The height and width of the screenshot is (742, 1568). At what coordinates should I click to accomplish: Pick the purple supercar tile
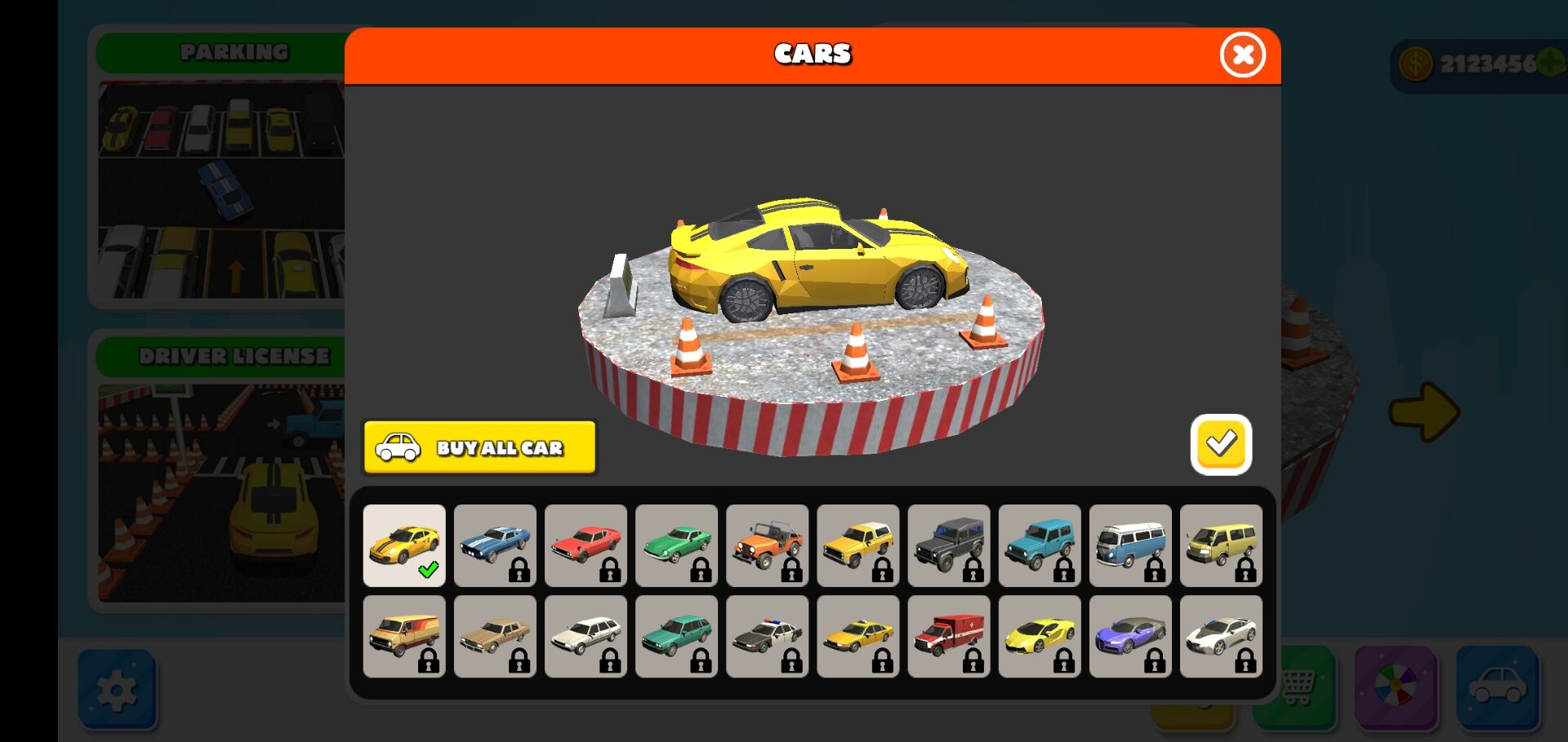point(1130,636)
